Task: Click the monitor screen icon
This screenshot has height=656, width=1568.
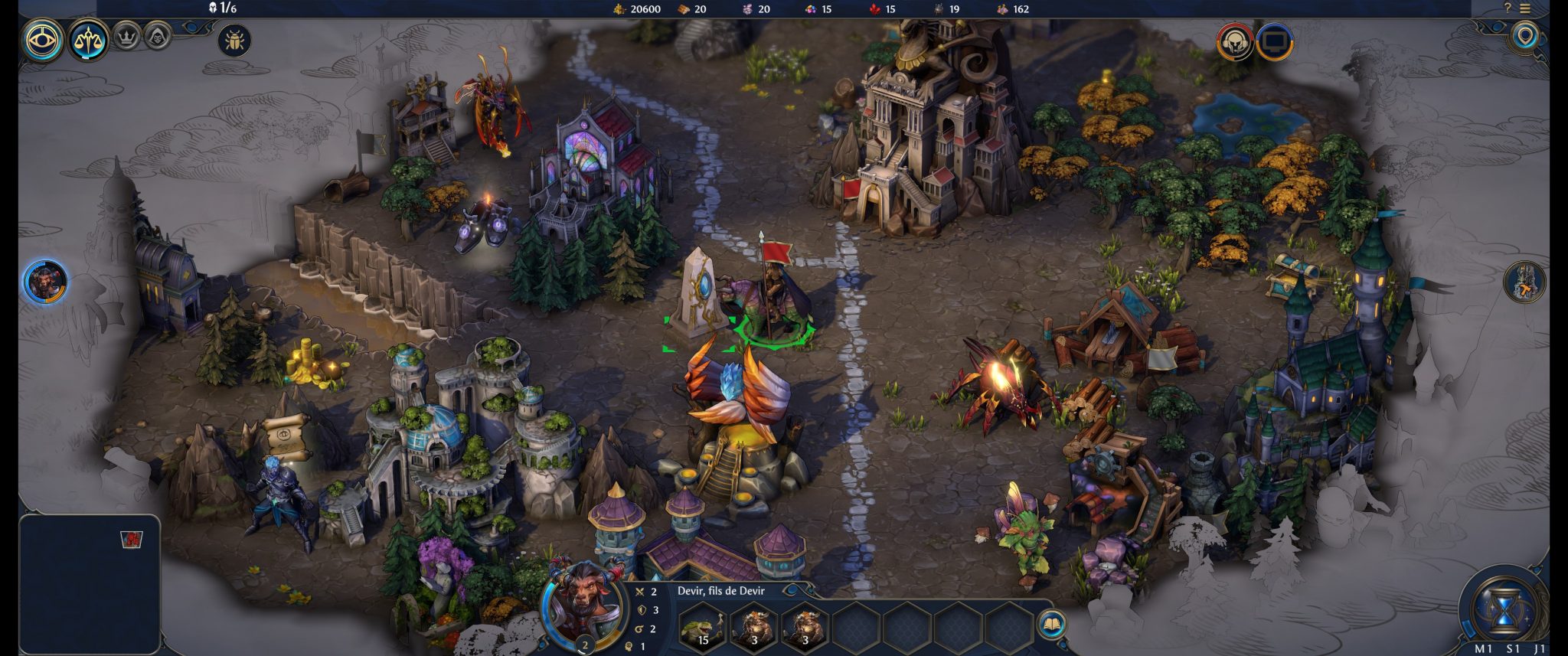Action: pos(1274,41)
